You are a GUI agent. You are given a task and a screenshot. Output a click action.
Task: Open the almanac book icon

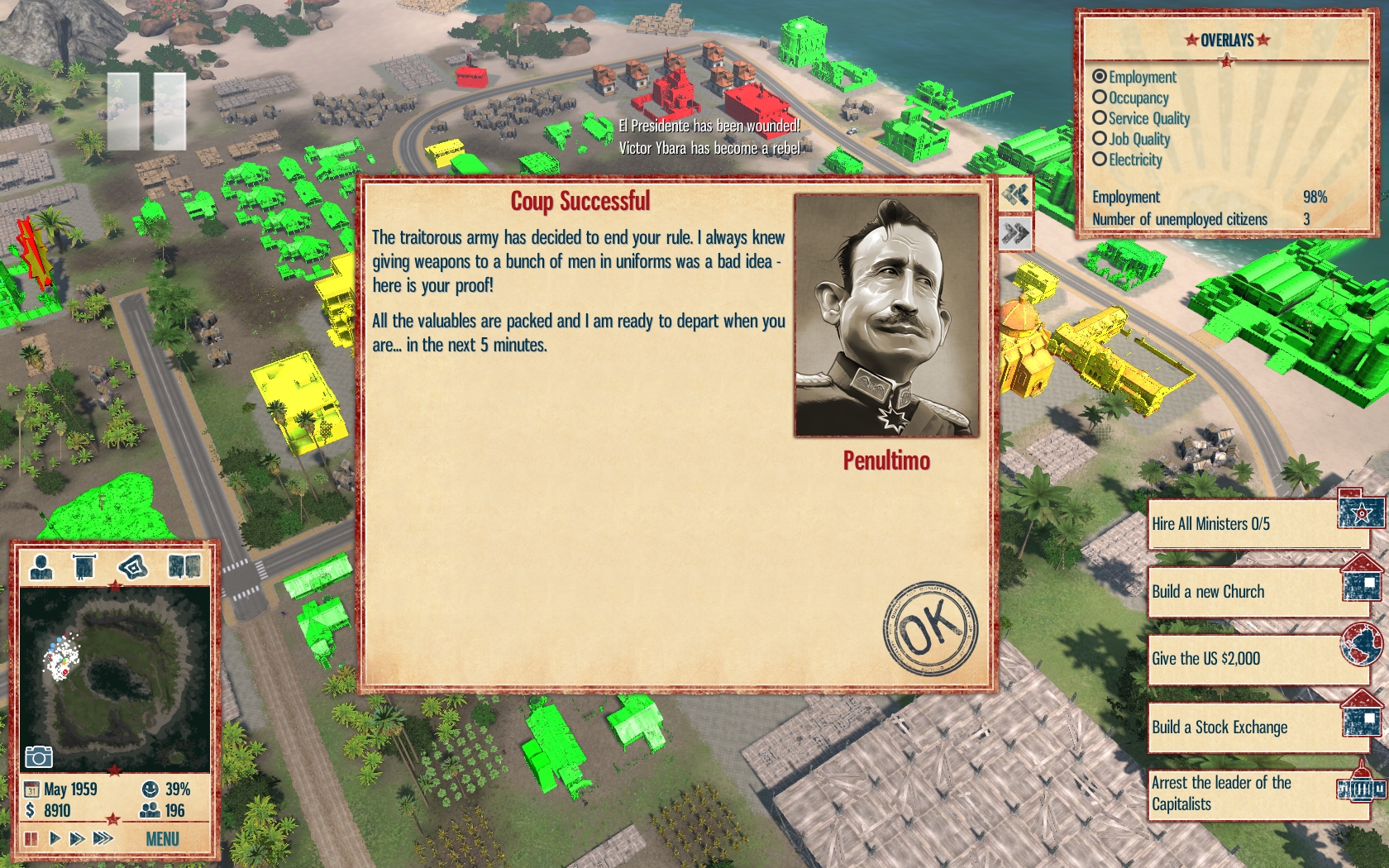[x=184, y=567]
